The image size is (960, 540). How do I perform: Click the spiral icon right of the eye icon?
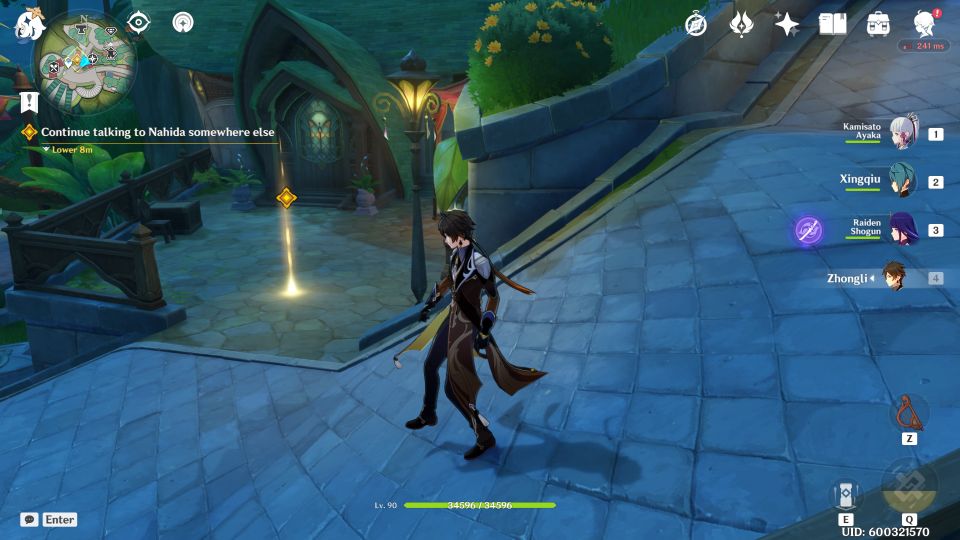click(183, 23)
